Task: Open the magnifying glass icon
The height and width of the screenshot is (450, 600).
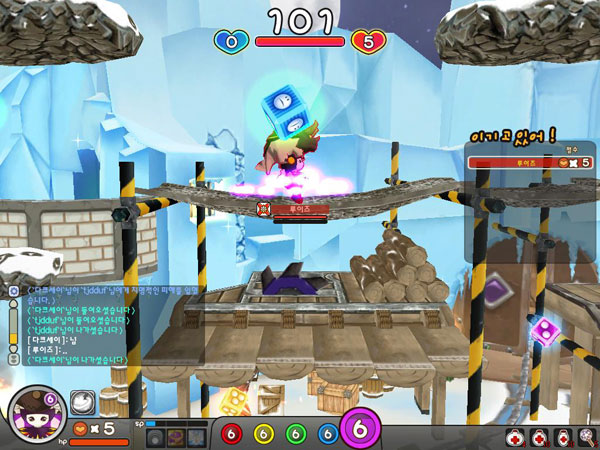Action: [586, 436]
